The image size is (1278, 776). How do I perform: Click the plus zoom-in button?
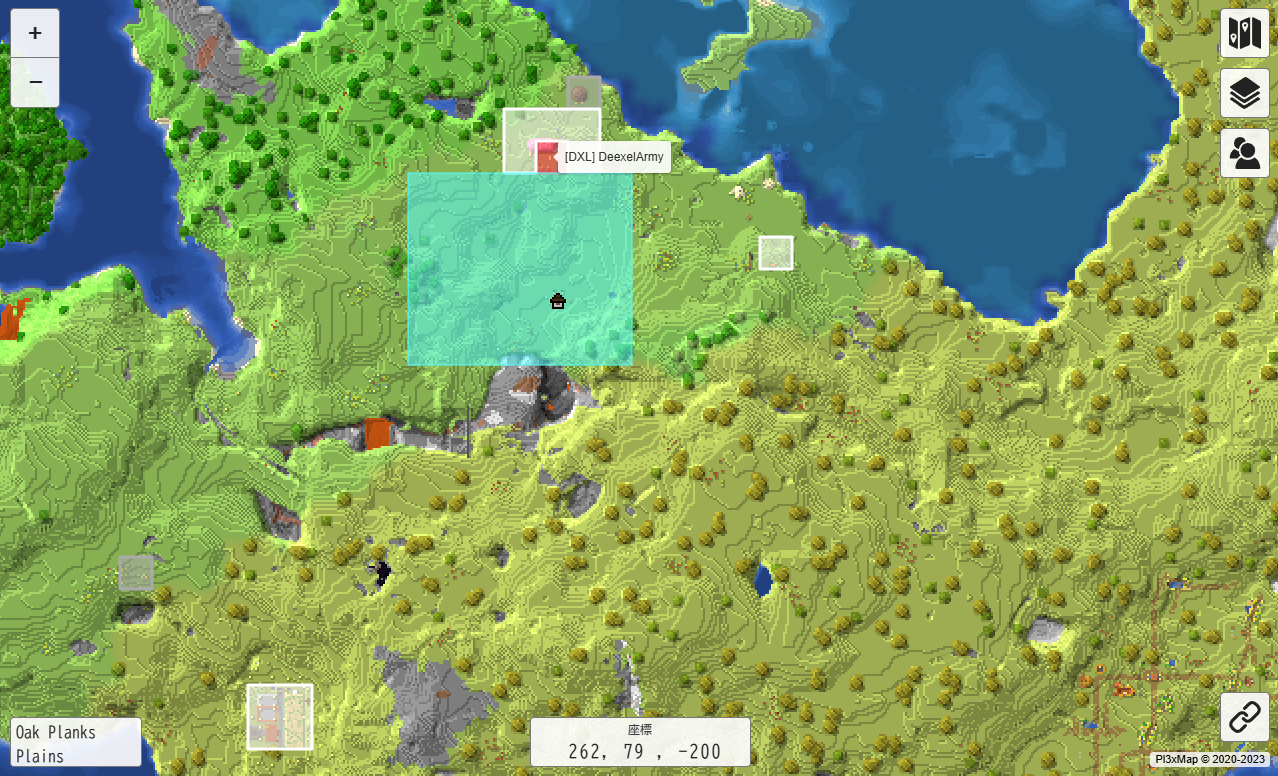point(35,33)
